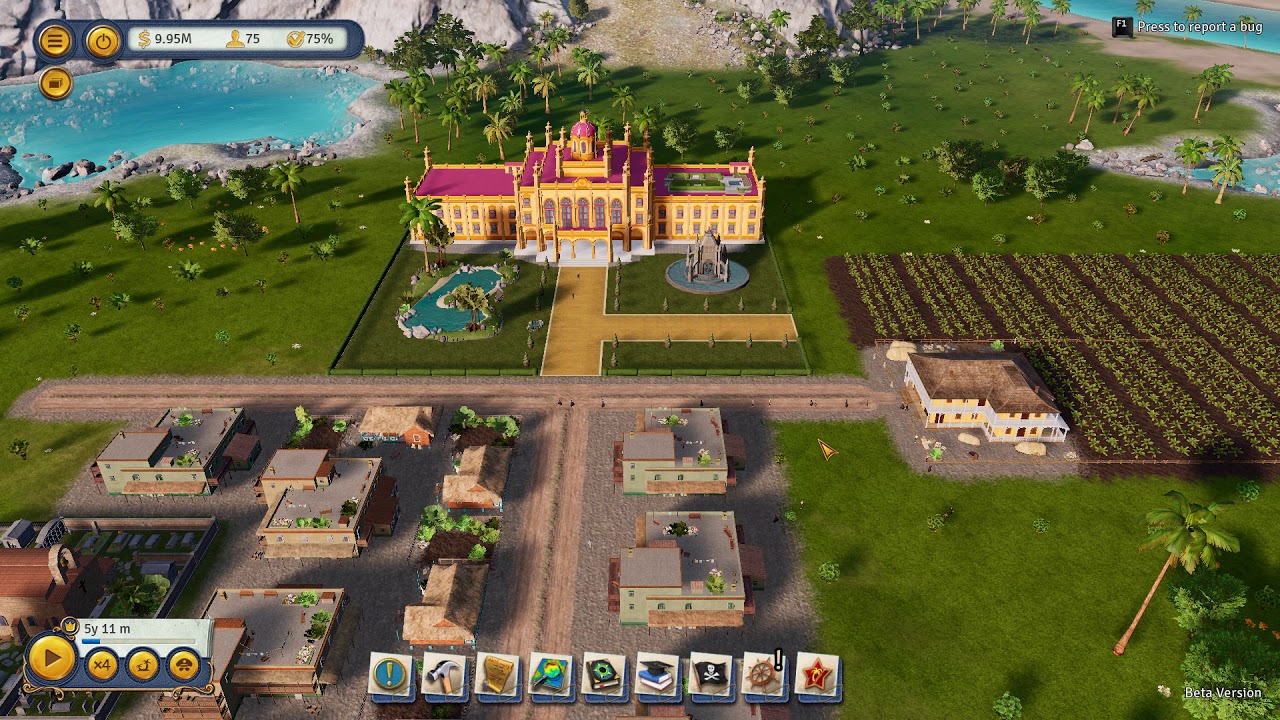Resume the game with the play button
1280x720 pixels.
[x=51, y=659]
